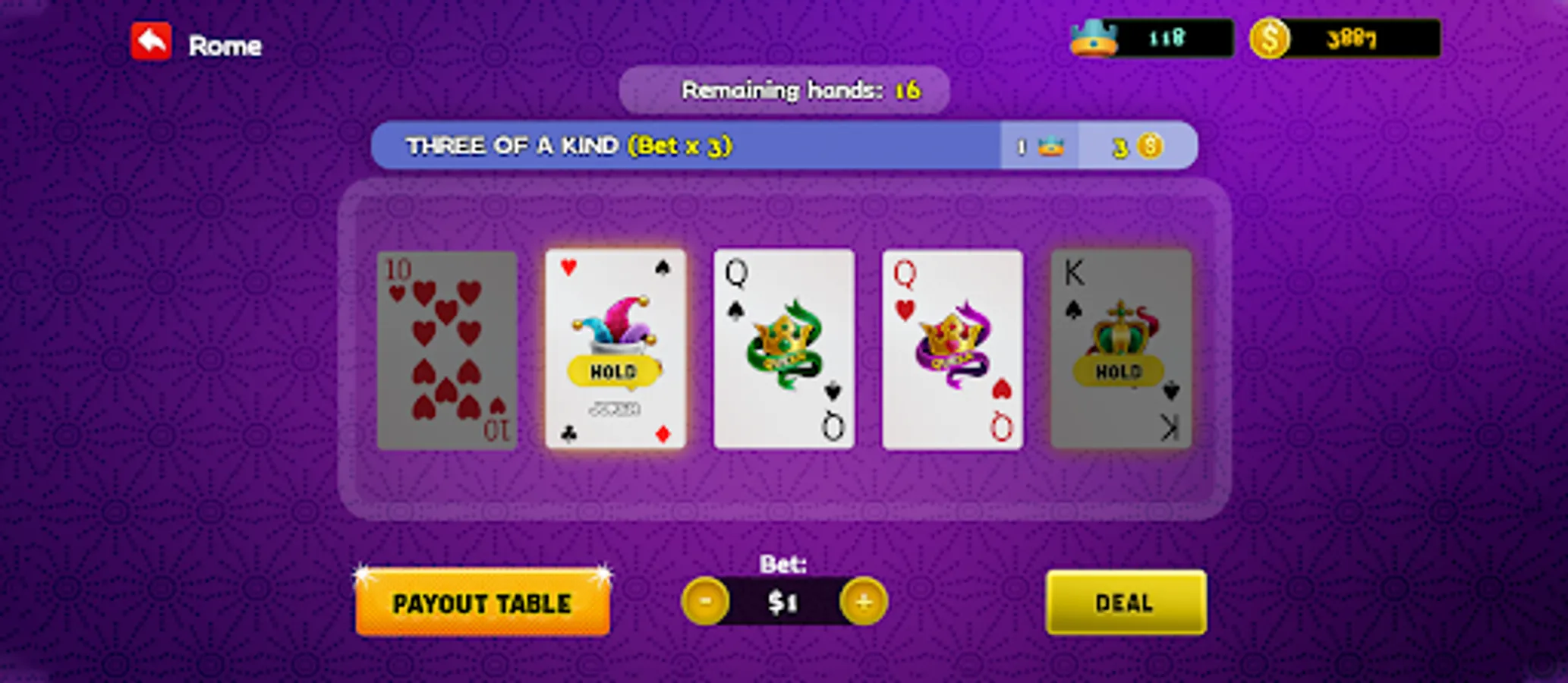Select the 10 of Hearts card
The image size is (1568, 683).
point(446,348)
